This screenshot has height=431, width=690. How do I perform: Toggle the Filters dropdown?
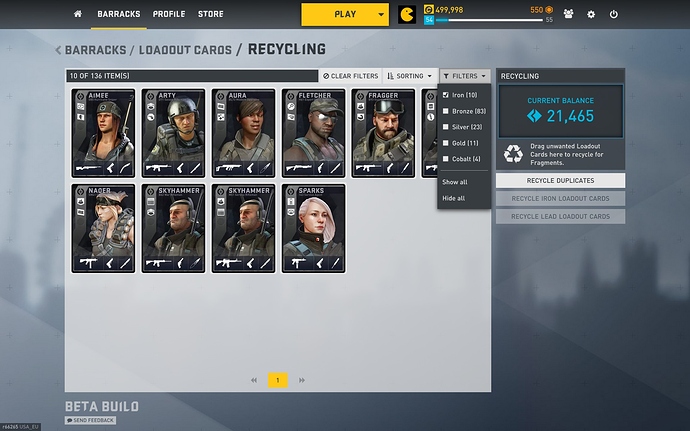pos(464,76)
